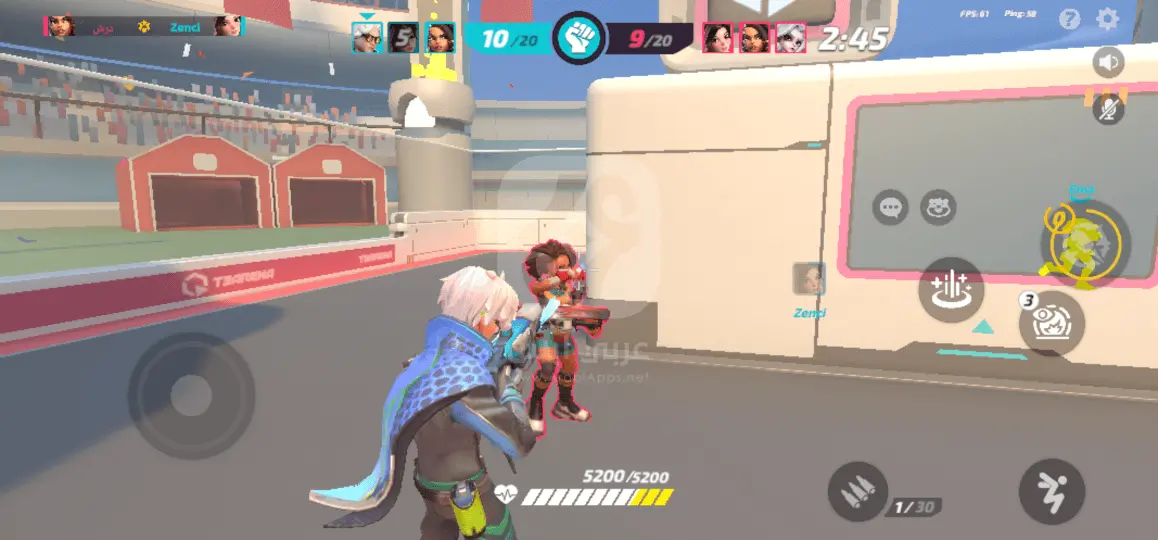
Task: Toggle the speaker voice chat button
Action: [1108, 63]
